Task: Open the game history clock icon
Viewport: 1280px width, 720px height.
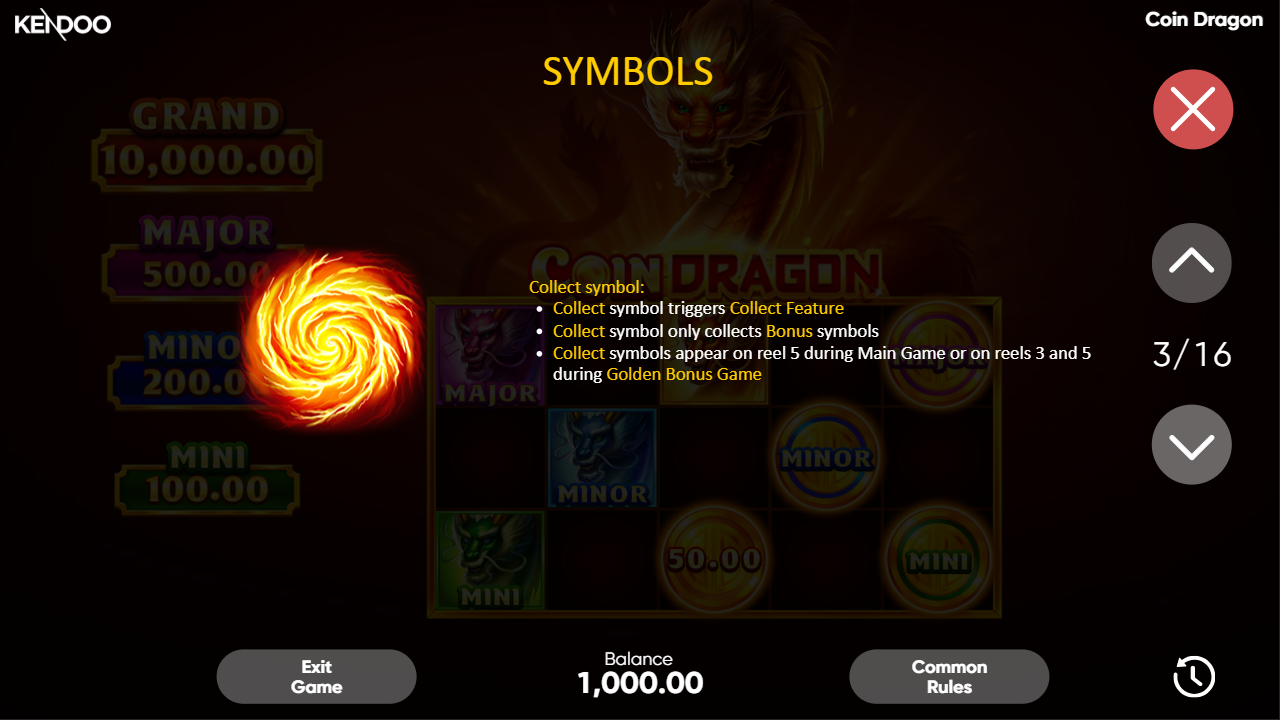Action: 1192,676
